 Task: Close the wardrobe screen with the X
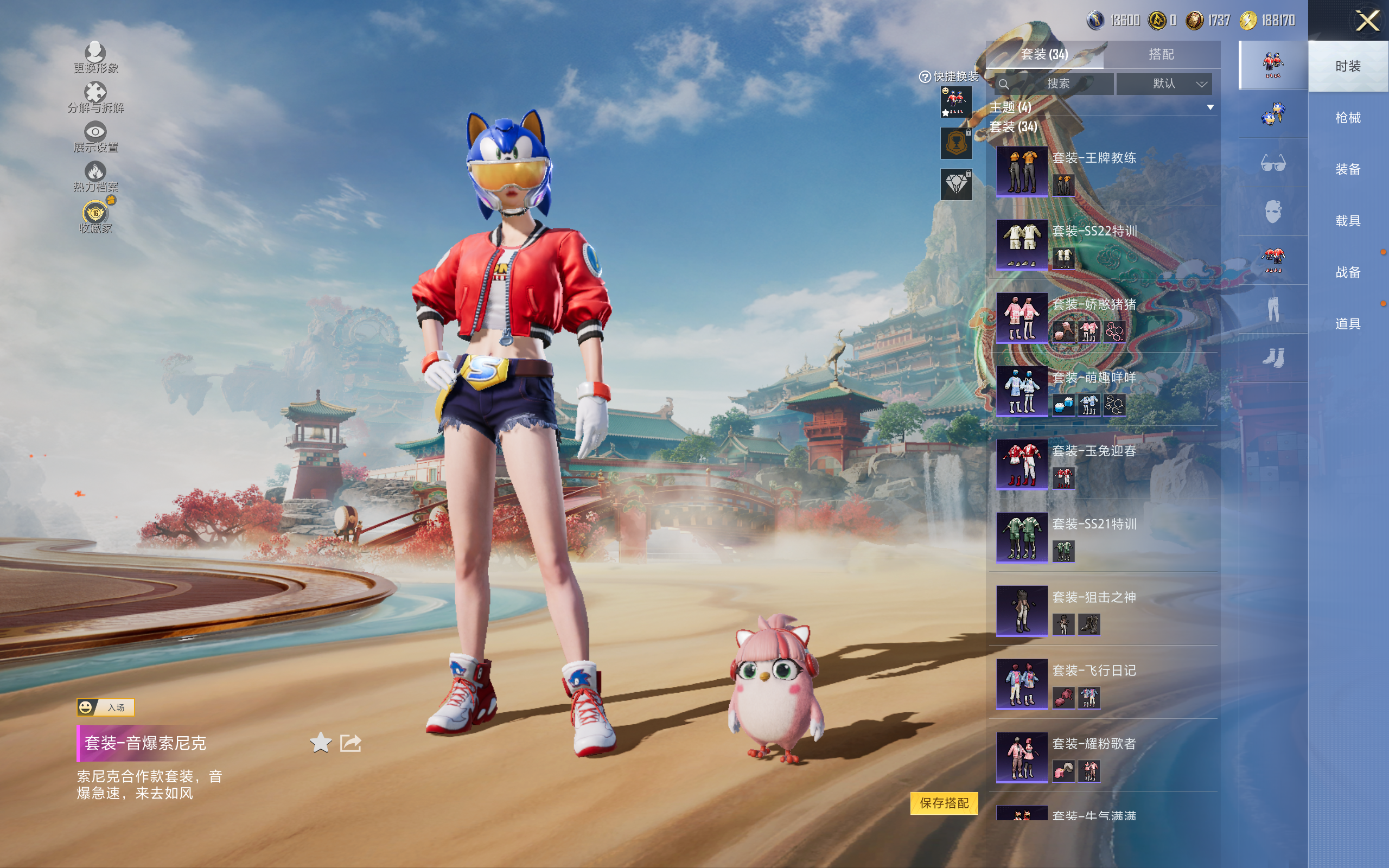[1367, 22]
